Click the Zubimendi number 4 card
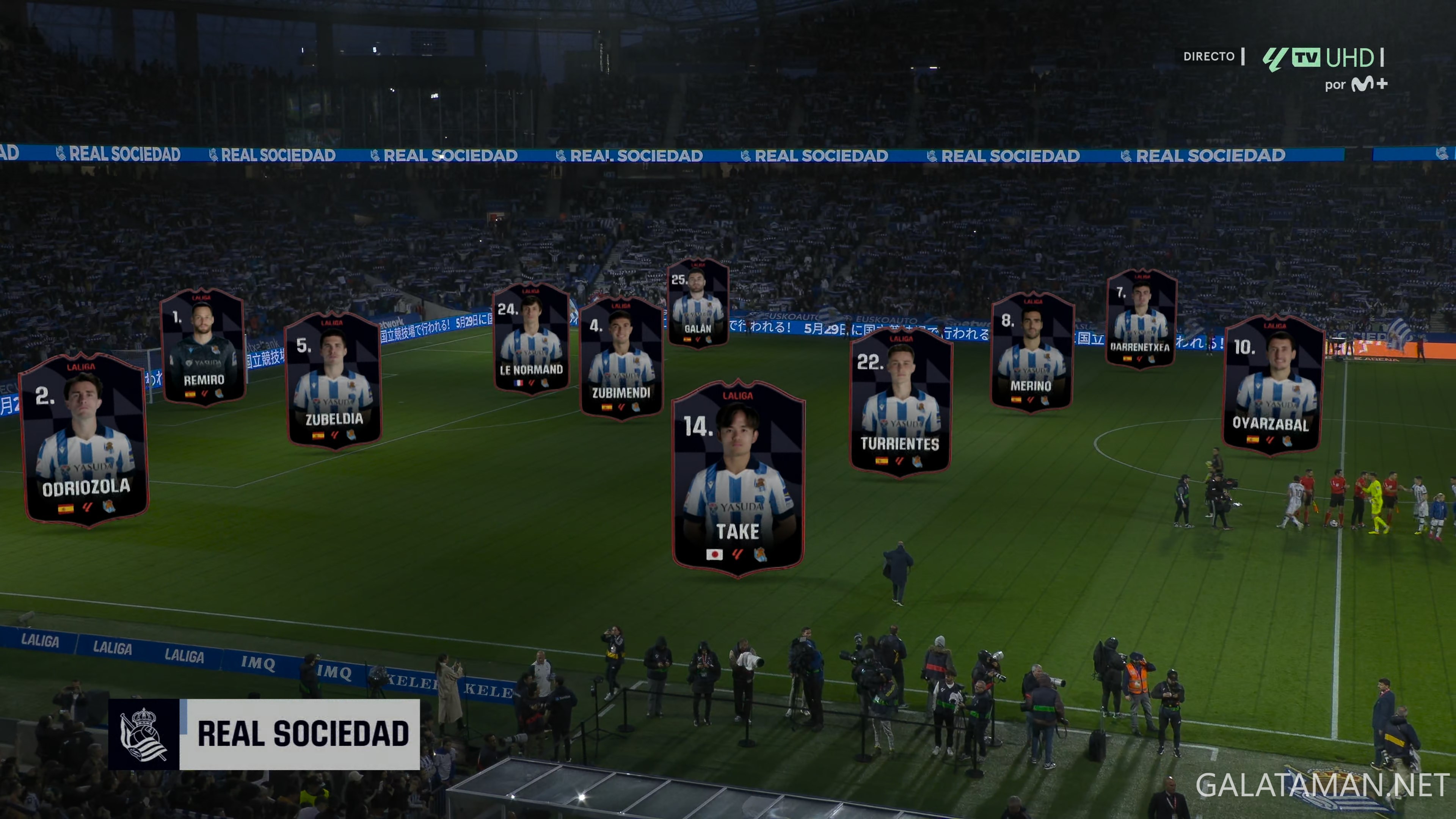1456x819 pixels. click(x=621, y=358)
